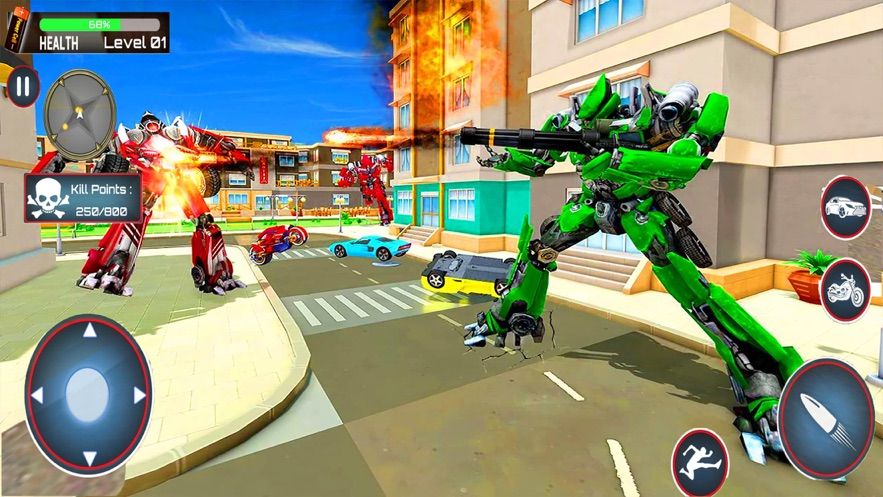This screenshot has width=883, height=497.
Task: Transform into motorcycle mode
Action: tap(845, 289)
